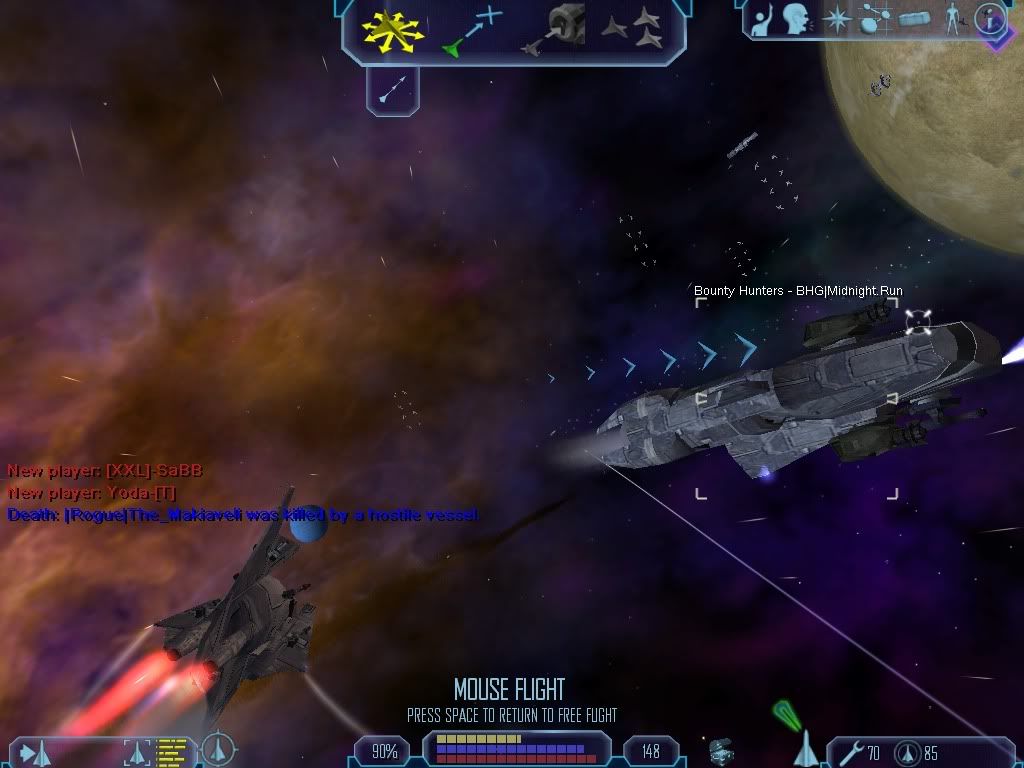The width and height of the screenshot is (1024, 768).
Task: Click the circled ship icon beside the target panel
Action: [x=218, y=750]
